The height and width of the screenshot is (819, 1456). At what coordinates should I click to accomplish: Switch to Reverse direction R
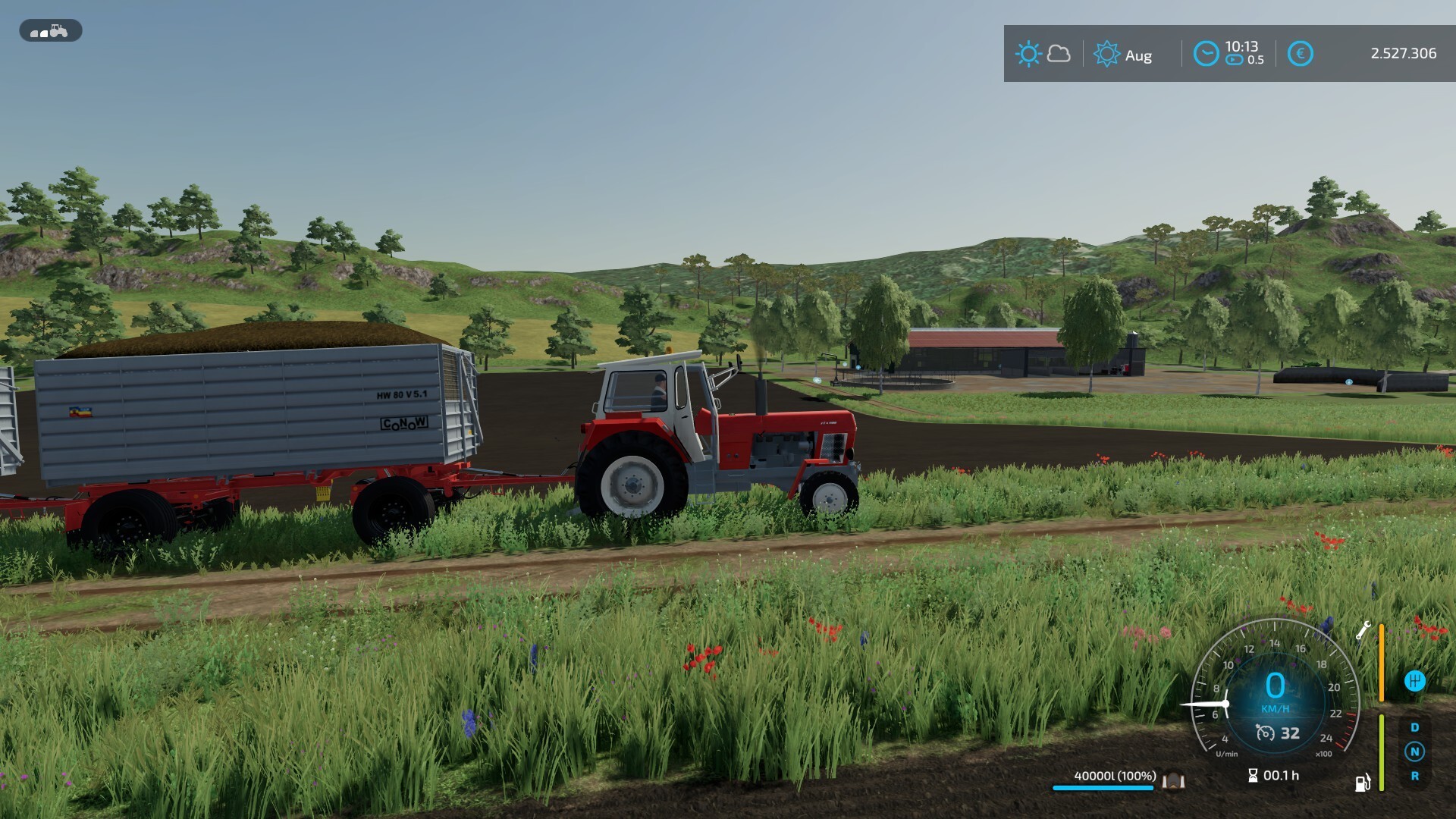1414,776
